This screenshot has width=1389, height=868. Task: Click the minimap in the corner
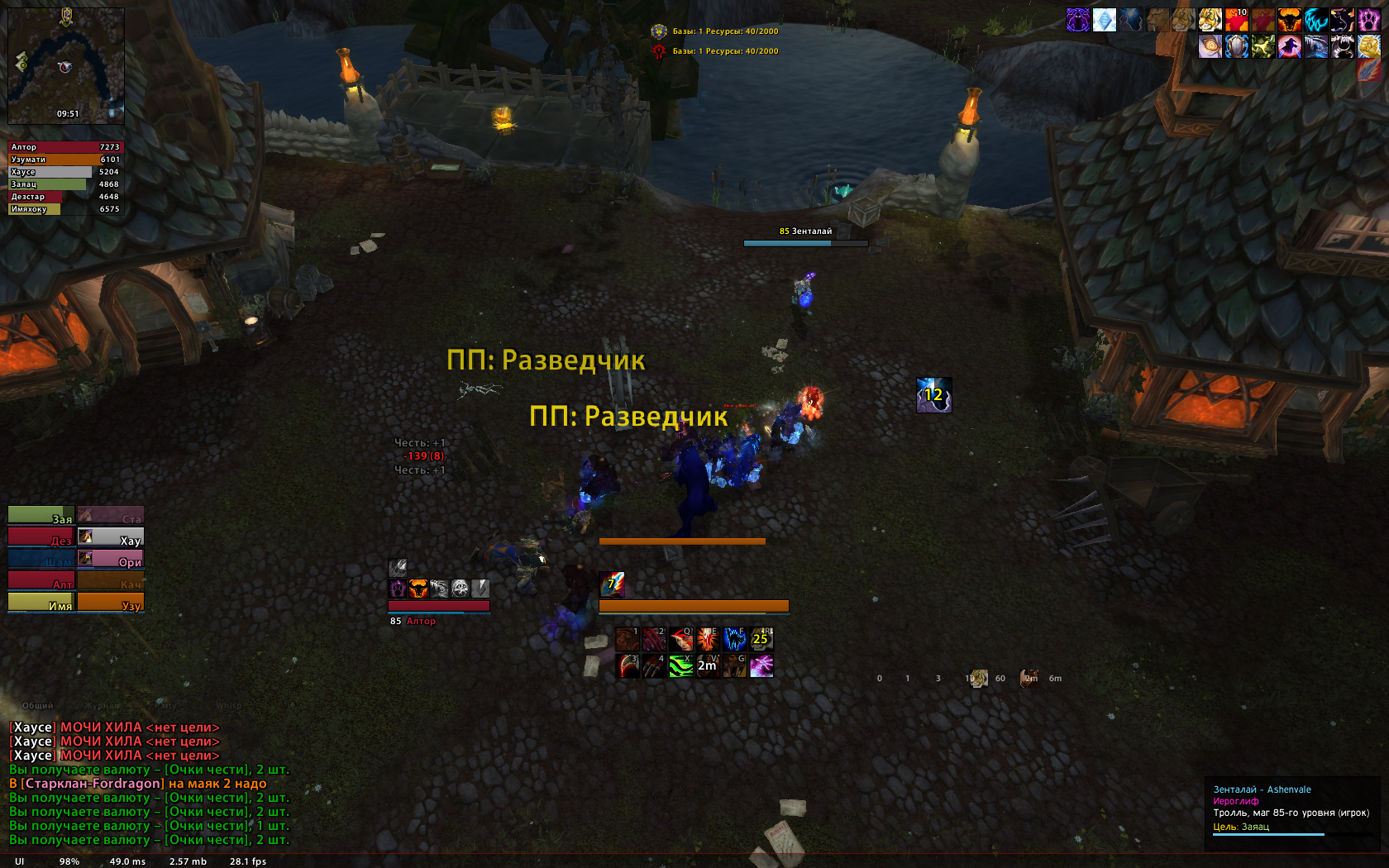[66, 66]
